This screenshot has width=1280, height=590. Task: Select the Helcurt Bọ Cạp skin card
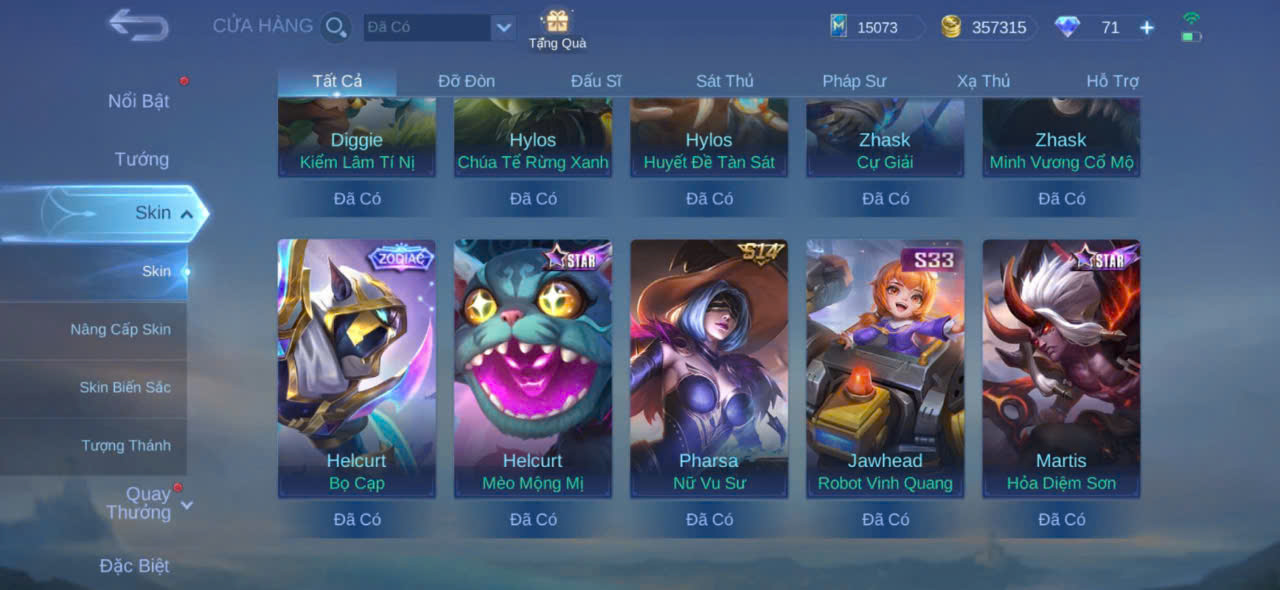point(357,368)
